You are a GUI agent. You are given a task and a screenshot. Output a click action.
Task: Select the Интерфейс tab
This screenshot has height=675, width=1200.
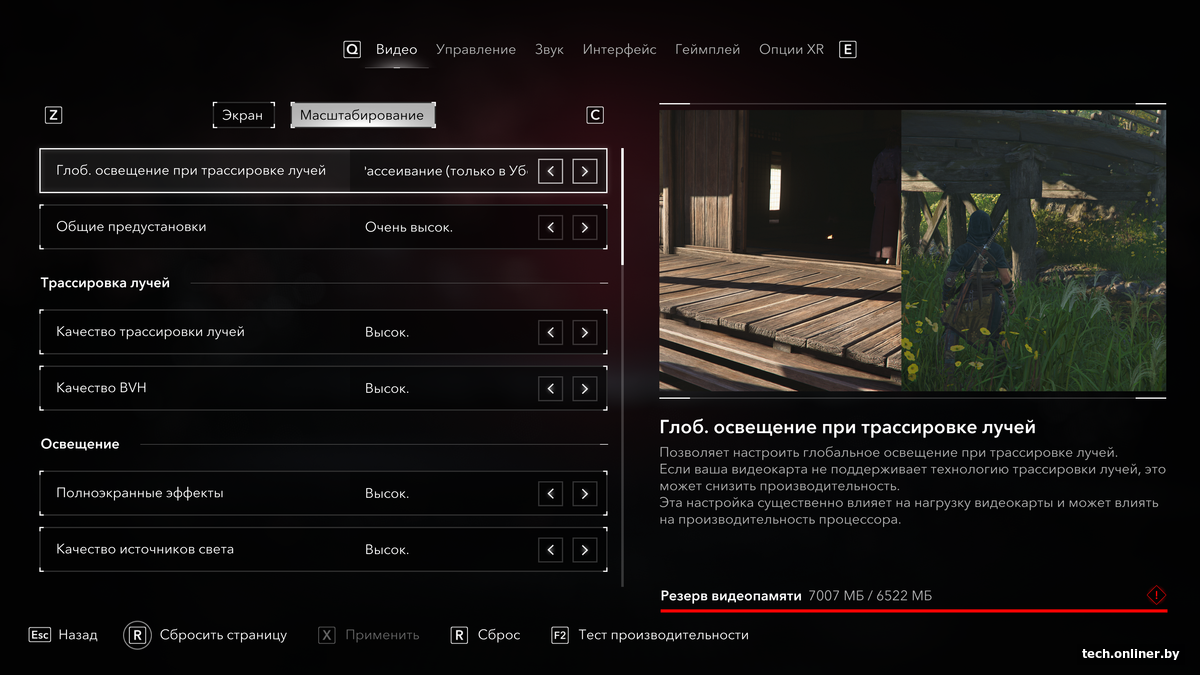(x=619, y=49)
